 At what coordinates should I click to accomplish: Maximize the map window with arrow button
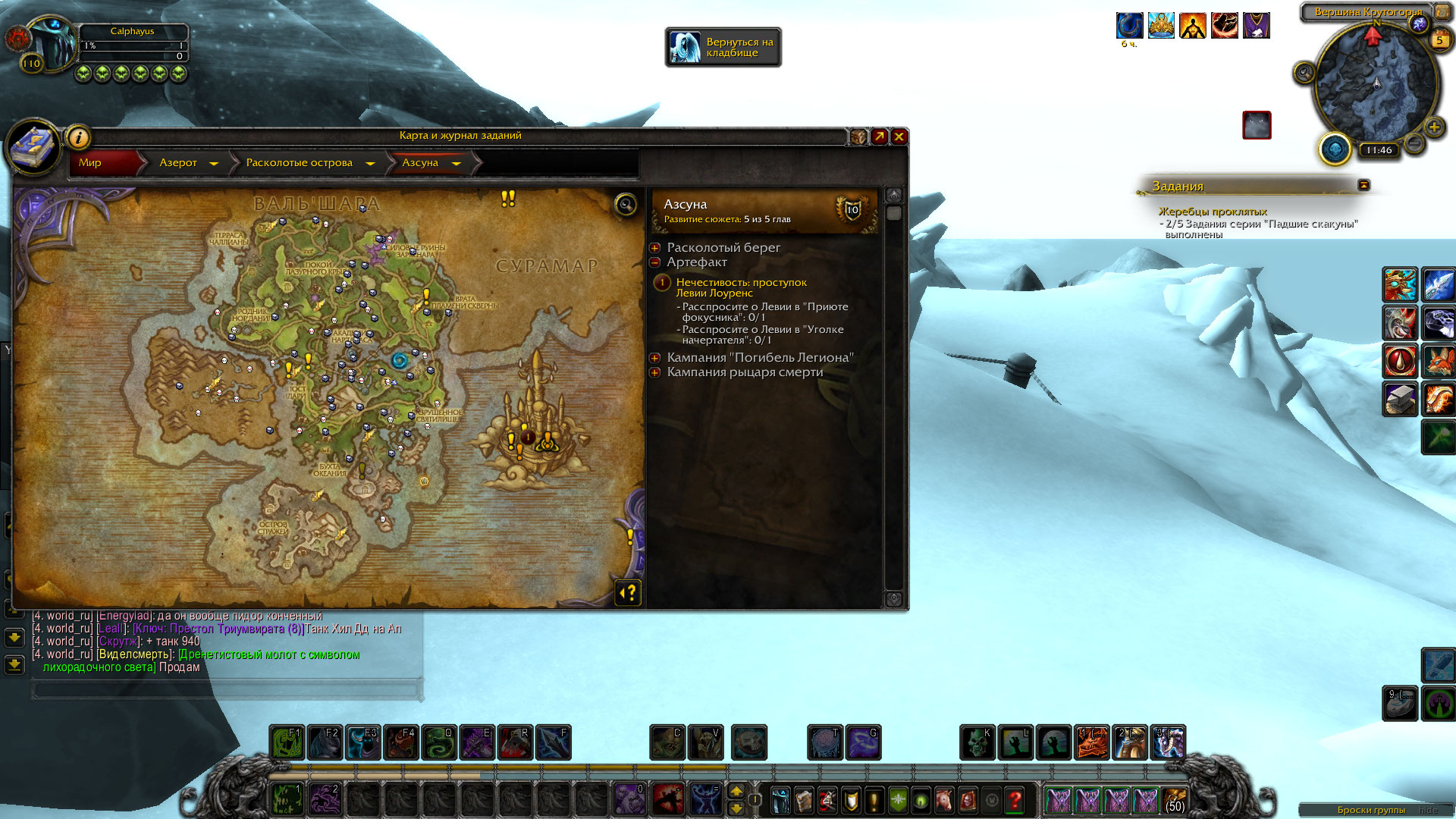click(x=879, y=136)
